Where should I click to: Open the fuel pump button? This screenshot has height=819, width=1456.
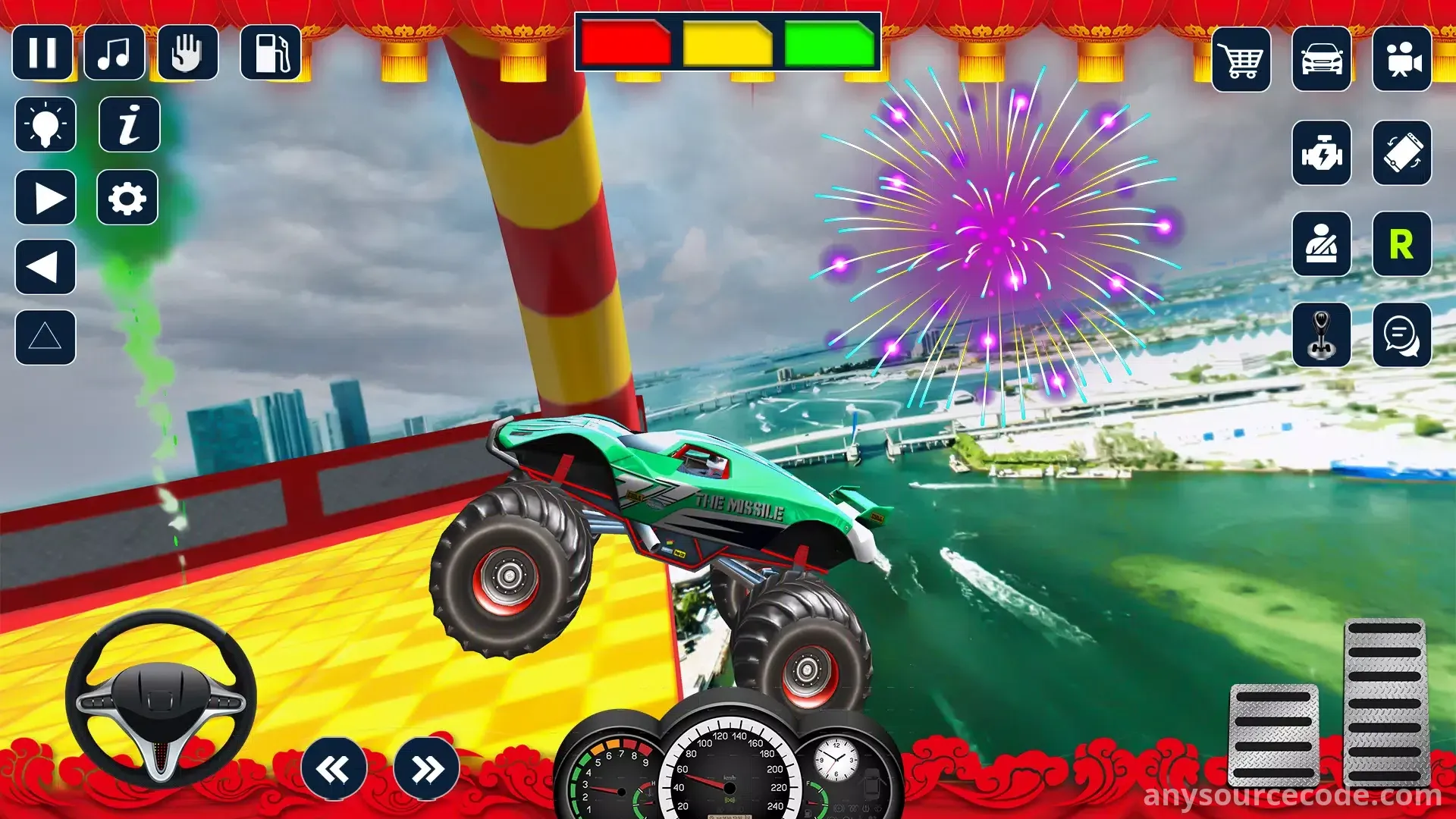click(271, 53)
